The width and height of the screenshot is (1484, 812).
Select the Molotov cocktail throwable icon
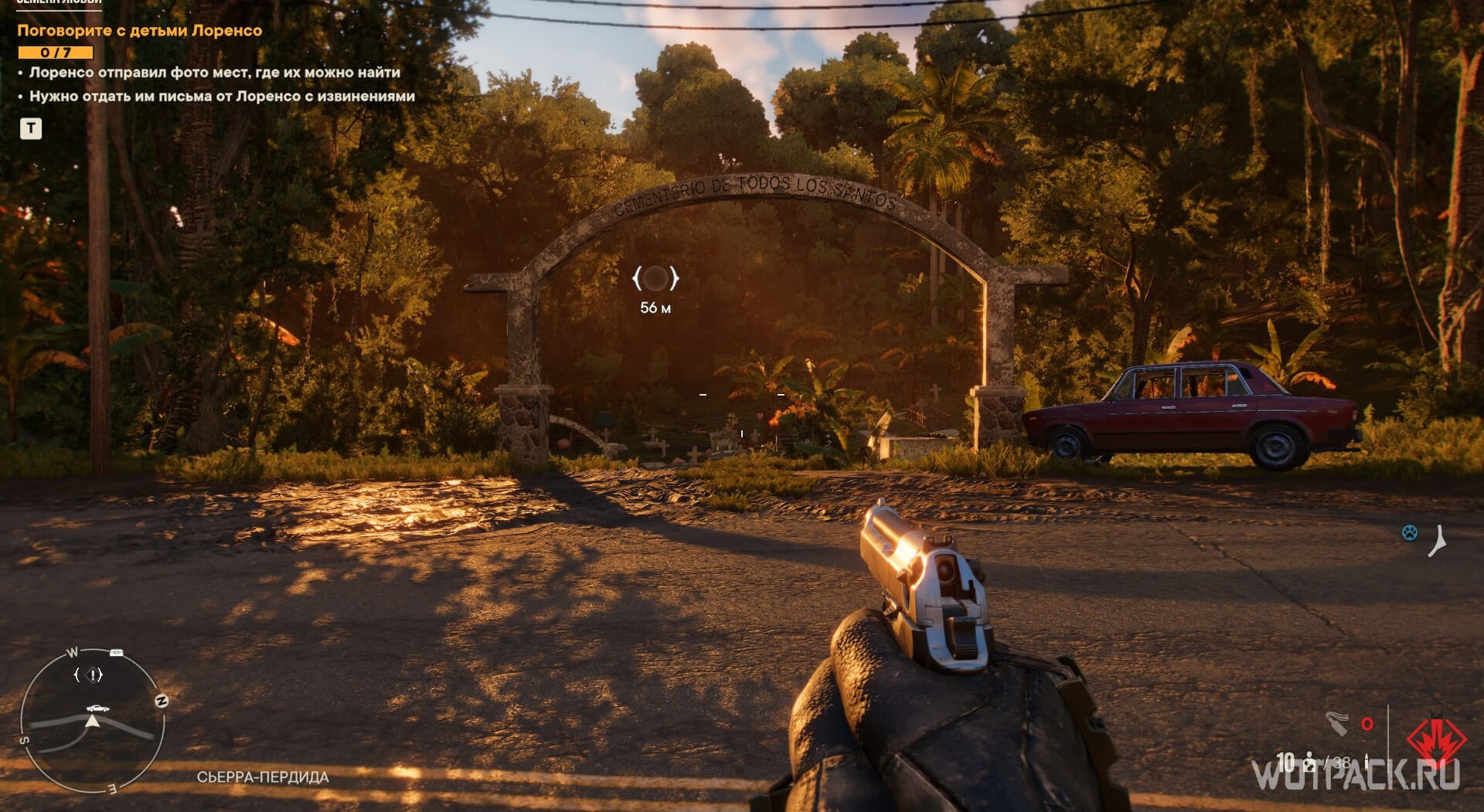pyautogui.click(x=1338, y=723)
